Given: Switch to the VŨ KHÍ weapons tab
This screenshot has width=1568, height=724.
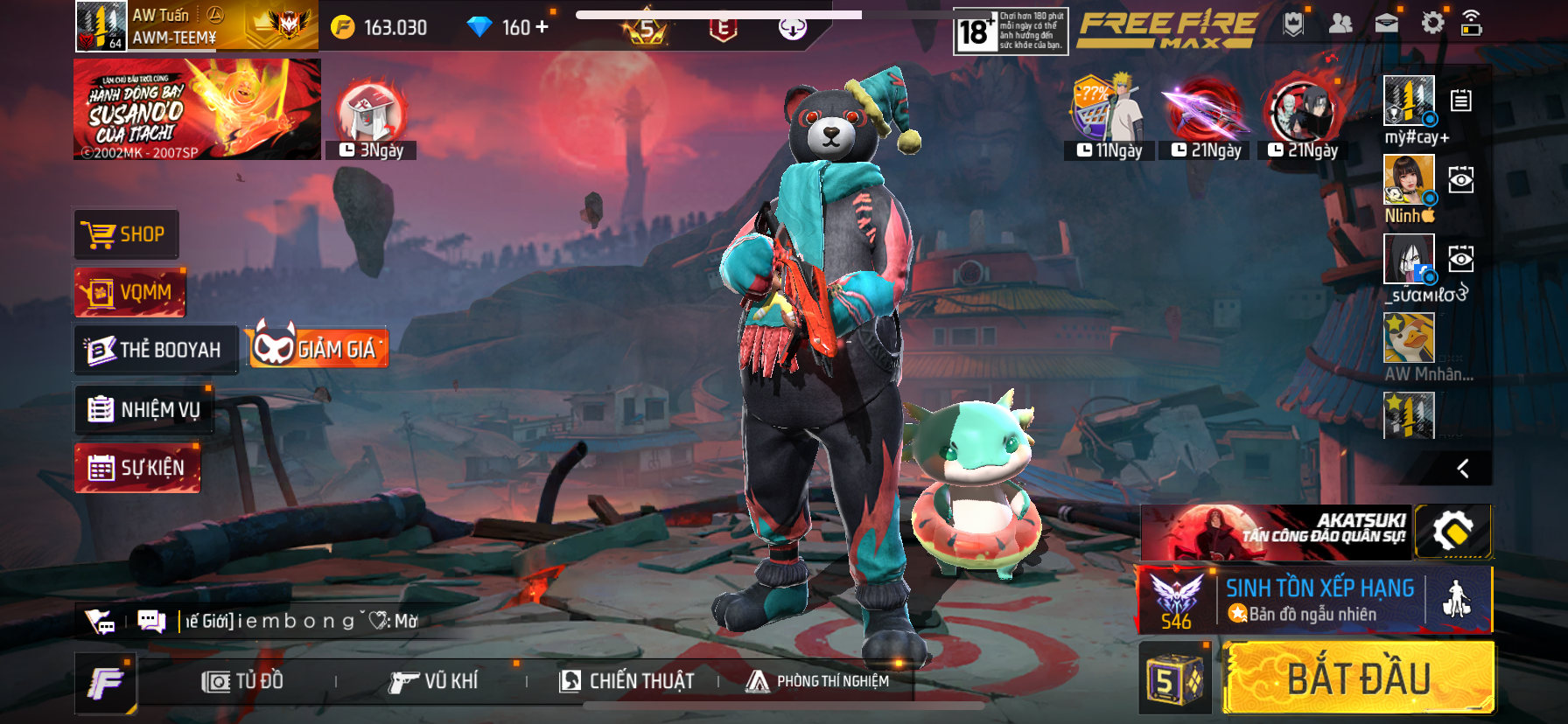Looking at the screenshot, I should click(434, 681).
